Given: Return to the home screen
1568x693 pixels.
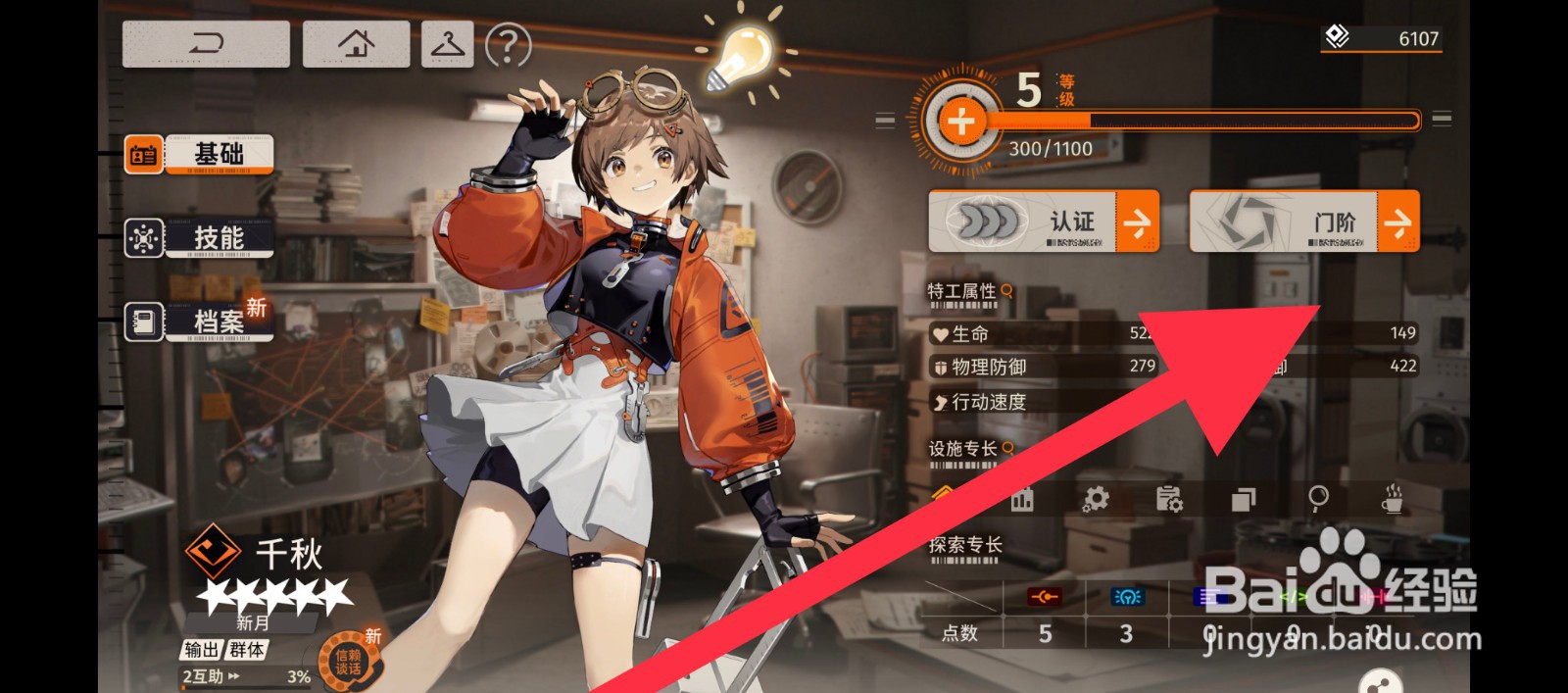Looking at the screenshot, I should [x=356, y=44].
